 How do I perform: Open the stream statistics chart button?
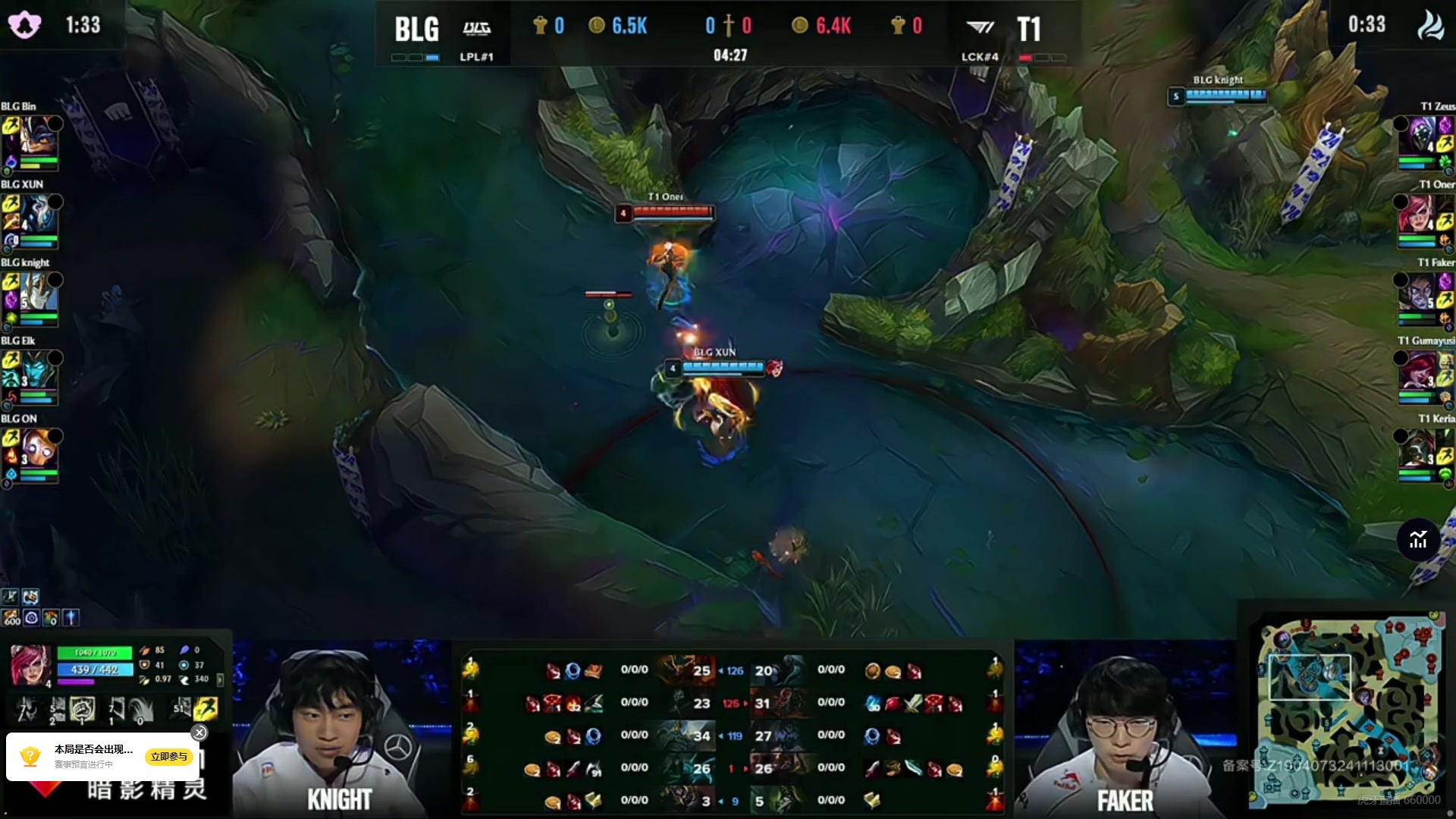1418,540
